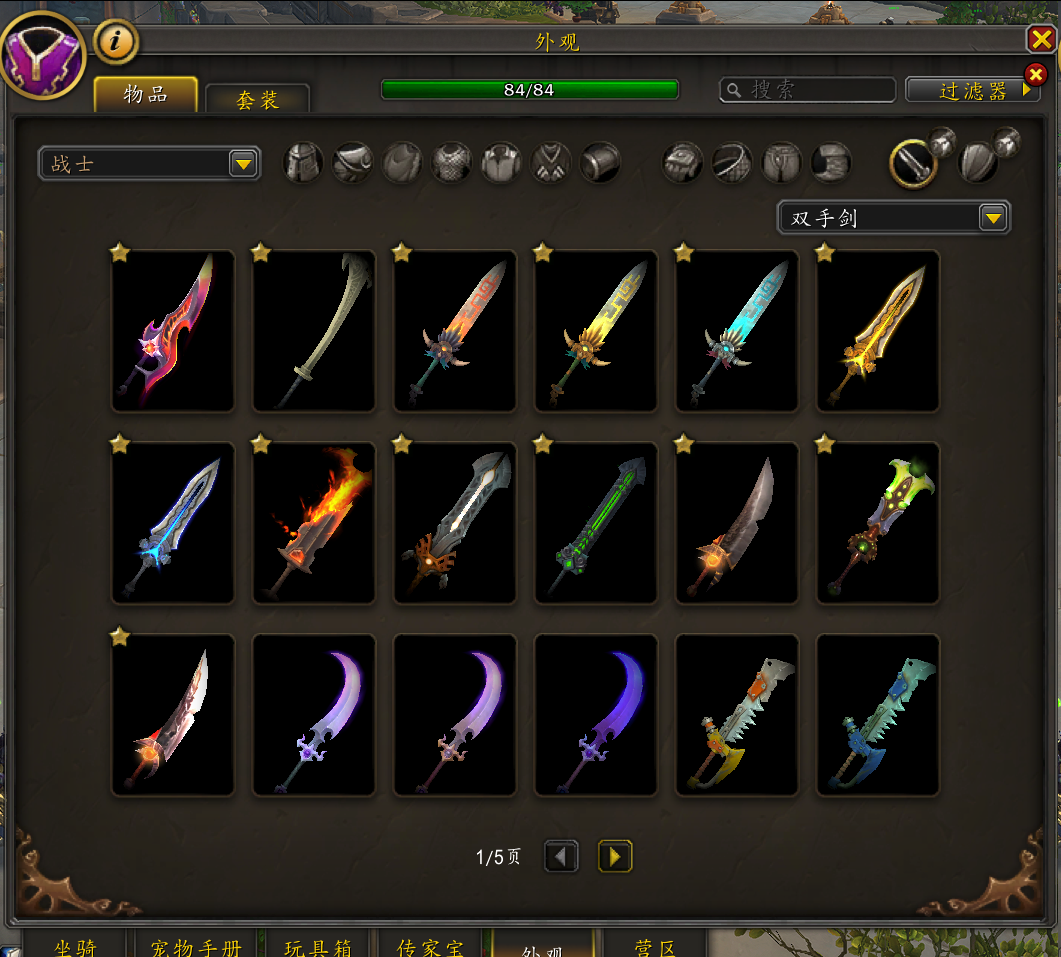The height and width of the screenshot is (957, 1061).
Task: Select the golden broadsword appearance
Action: 878,331
